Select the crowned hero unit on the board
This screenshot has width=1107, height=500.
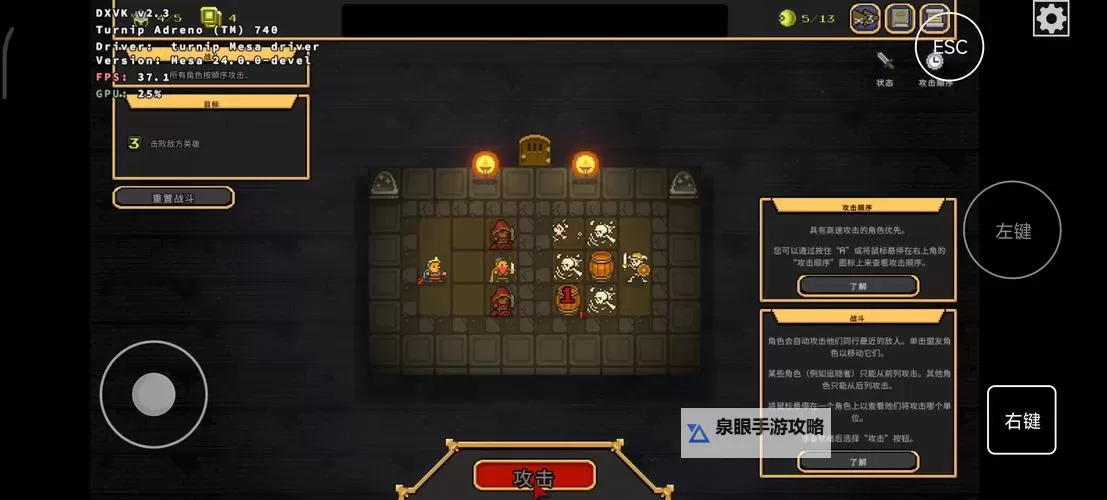(x=434, y=269)
